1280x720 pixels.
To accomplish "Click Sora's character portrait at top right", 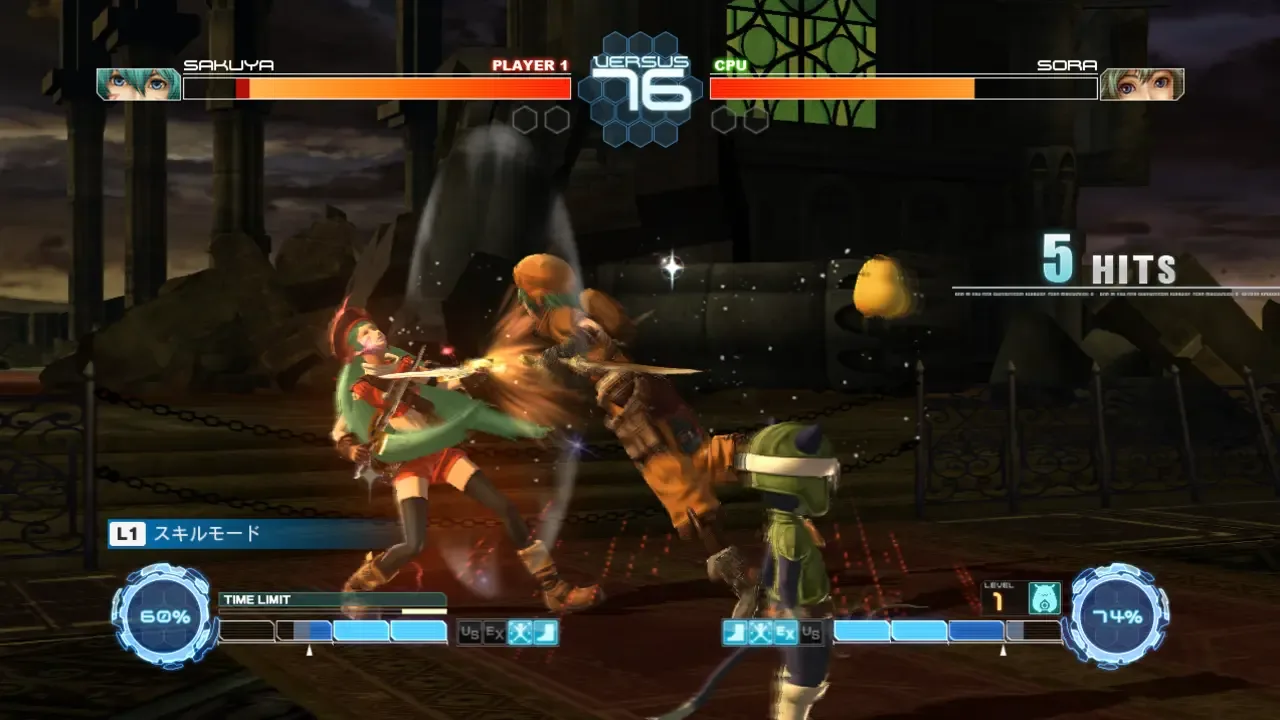I will [x=1144, y=82].
